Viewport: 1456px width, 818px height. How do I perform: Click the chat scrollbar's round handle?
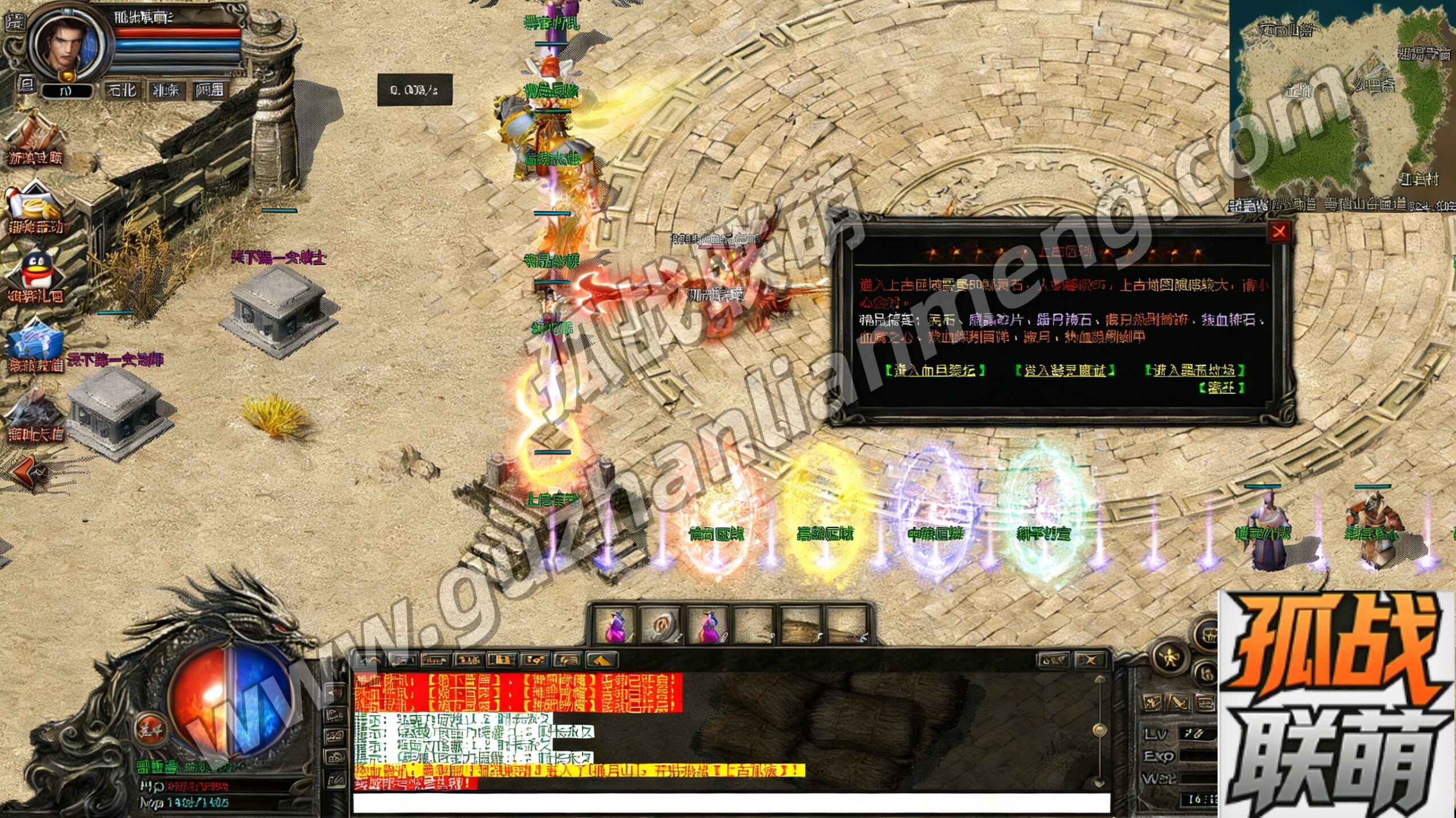click(x=1099, y=729)
